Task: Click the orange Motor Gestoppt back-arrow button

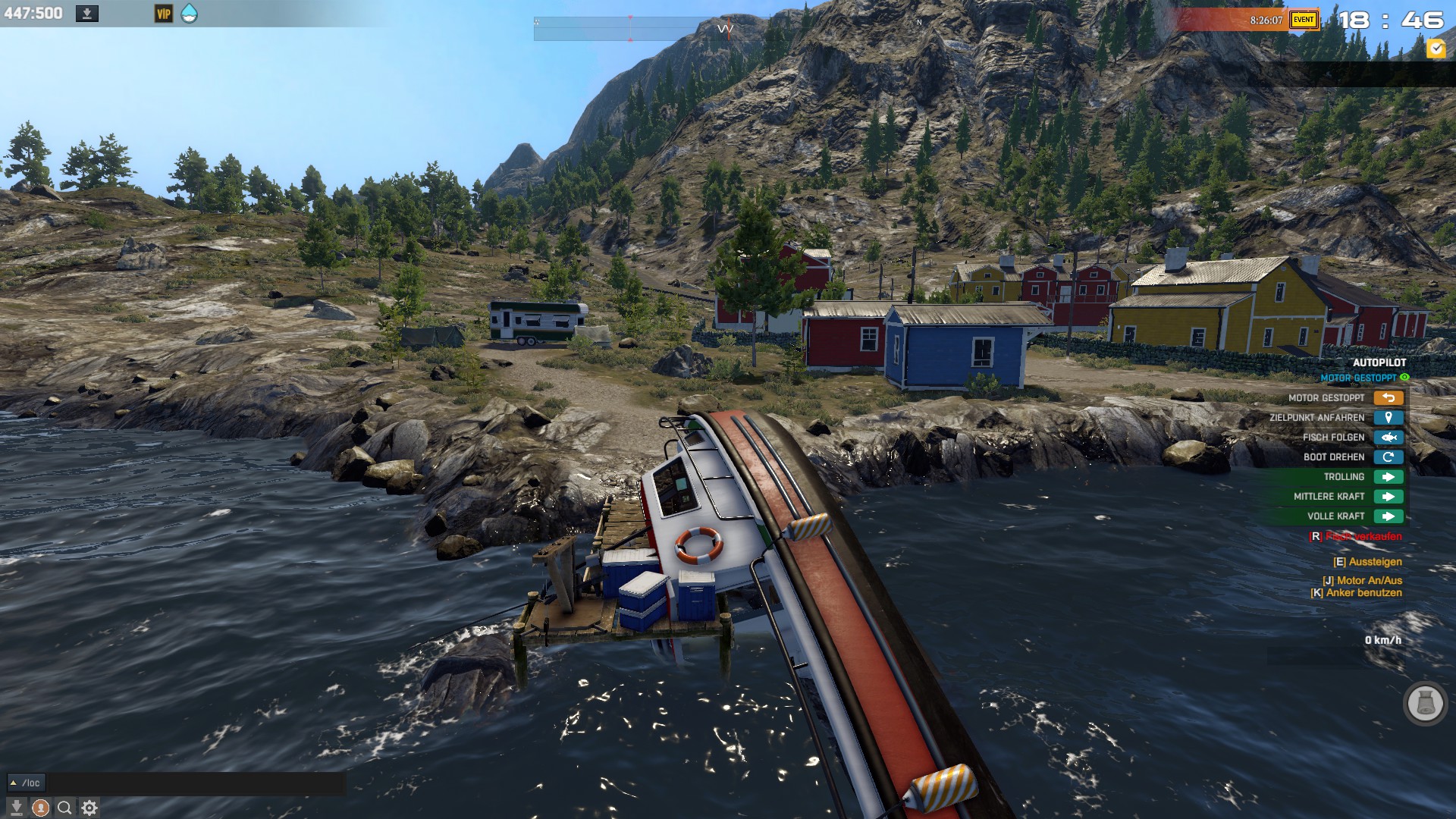Action: tap(1388, 398)
